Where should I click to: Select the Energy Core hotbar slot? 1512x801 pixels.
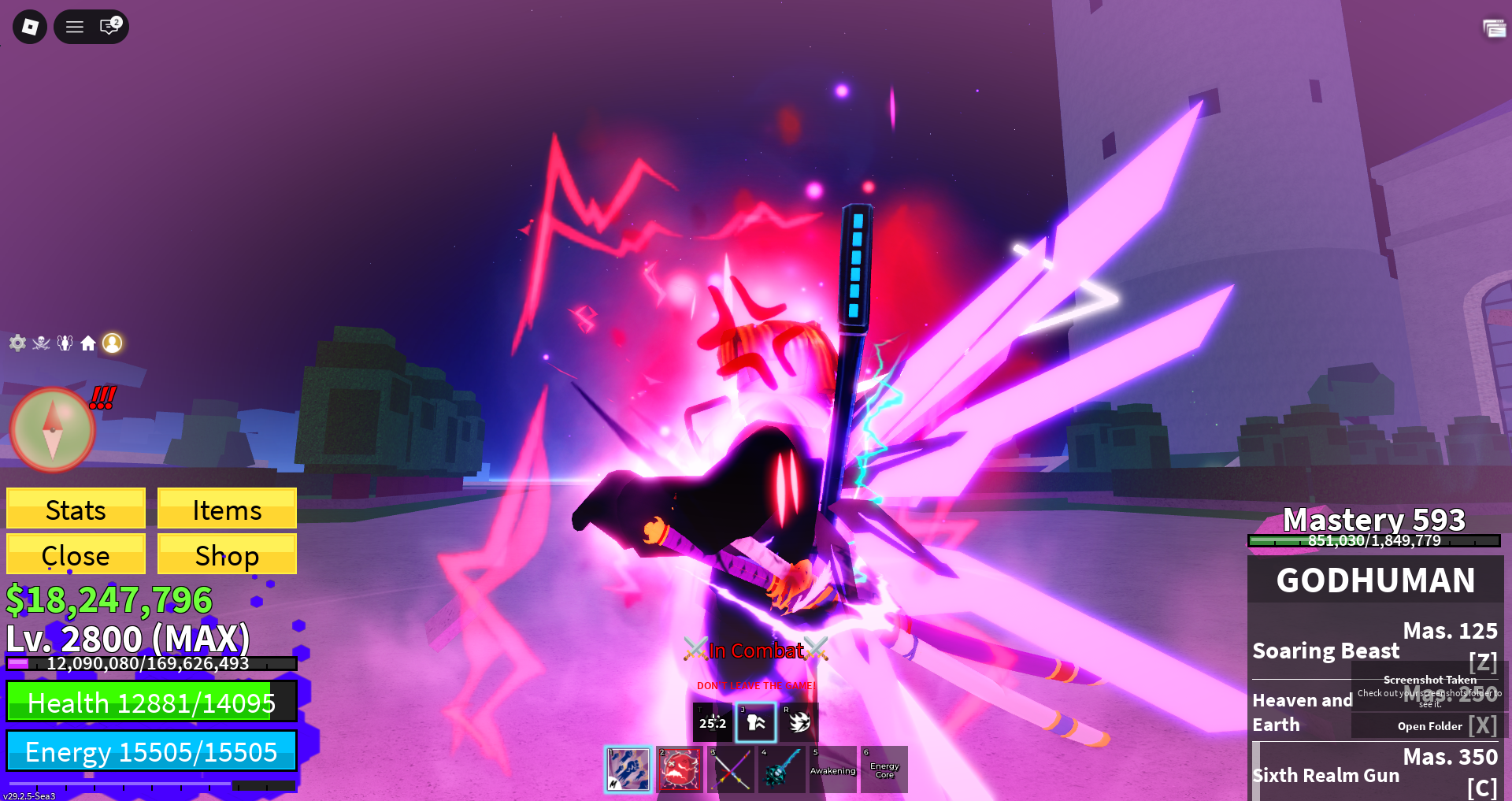pos(884,769)
